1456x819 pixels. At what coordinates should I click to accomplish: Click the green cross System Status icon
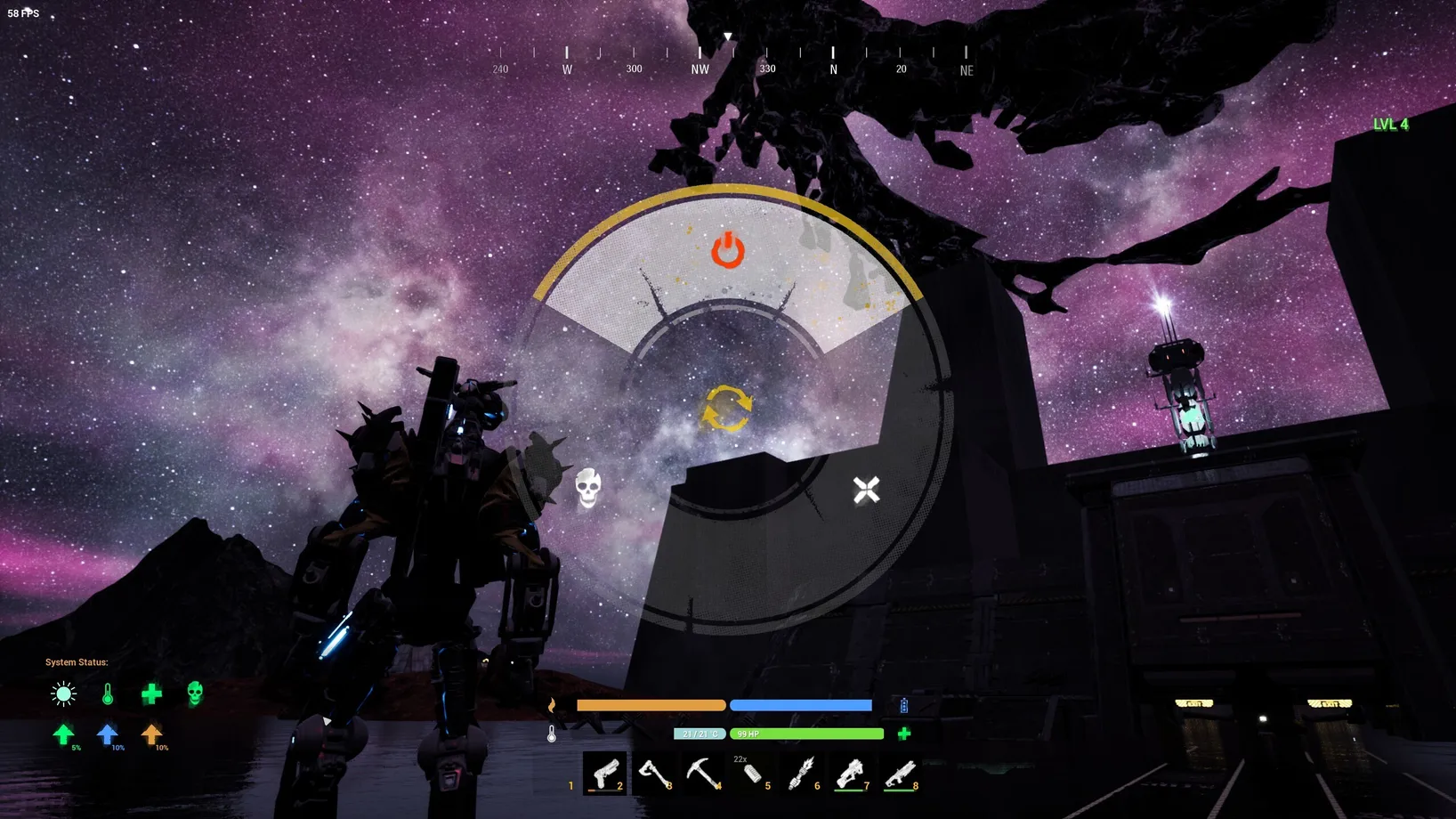[x=151, y=693]
